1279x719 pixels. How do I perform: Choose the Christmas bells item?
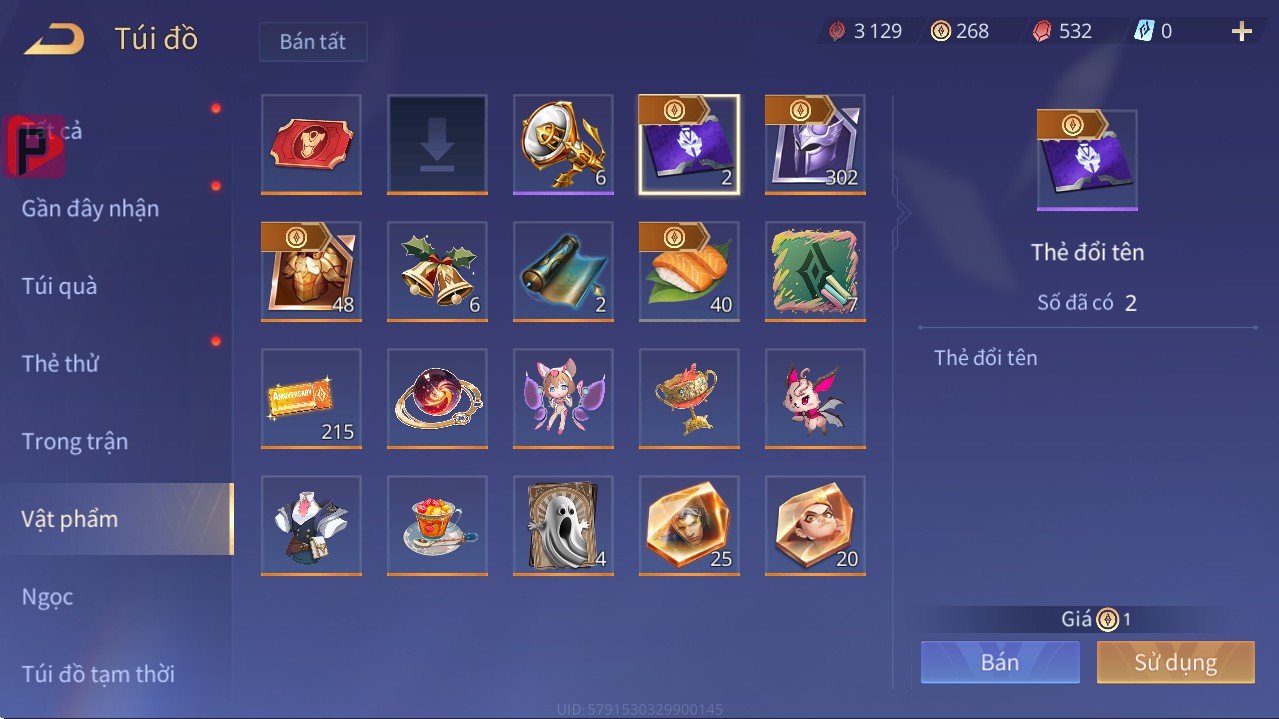point(437,271)
